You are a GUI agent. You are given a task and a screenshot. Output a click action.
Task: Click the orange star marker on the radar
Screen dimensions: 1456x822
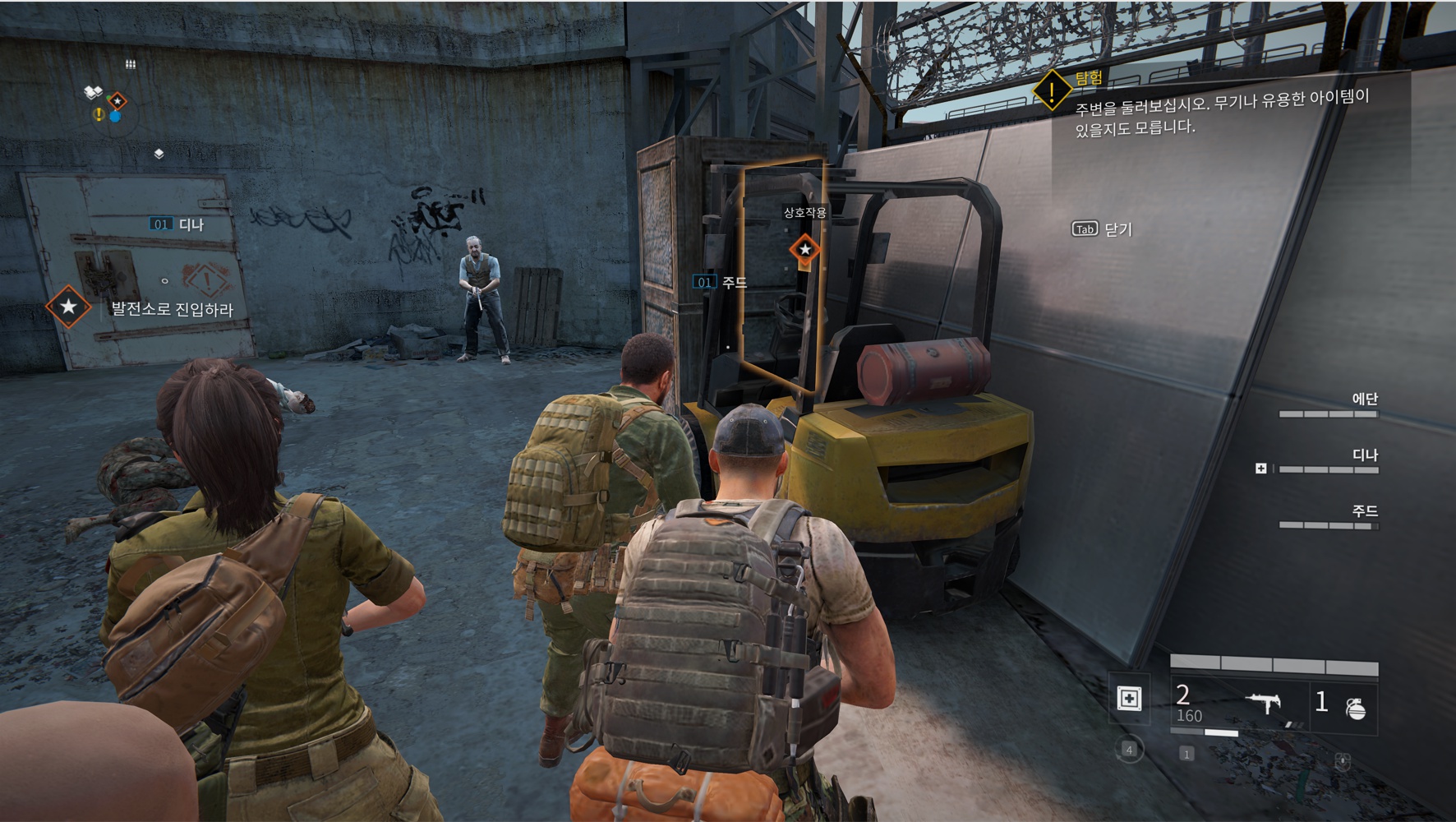pos(117,100)
